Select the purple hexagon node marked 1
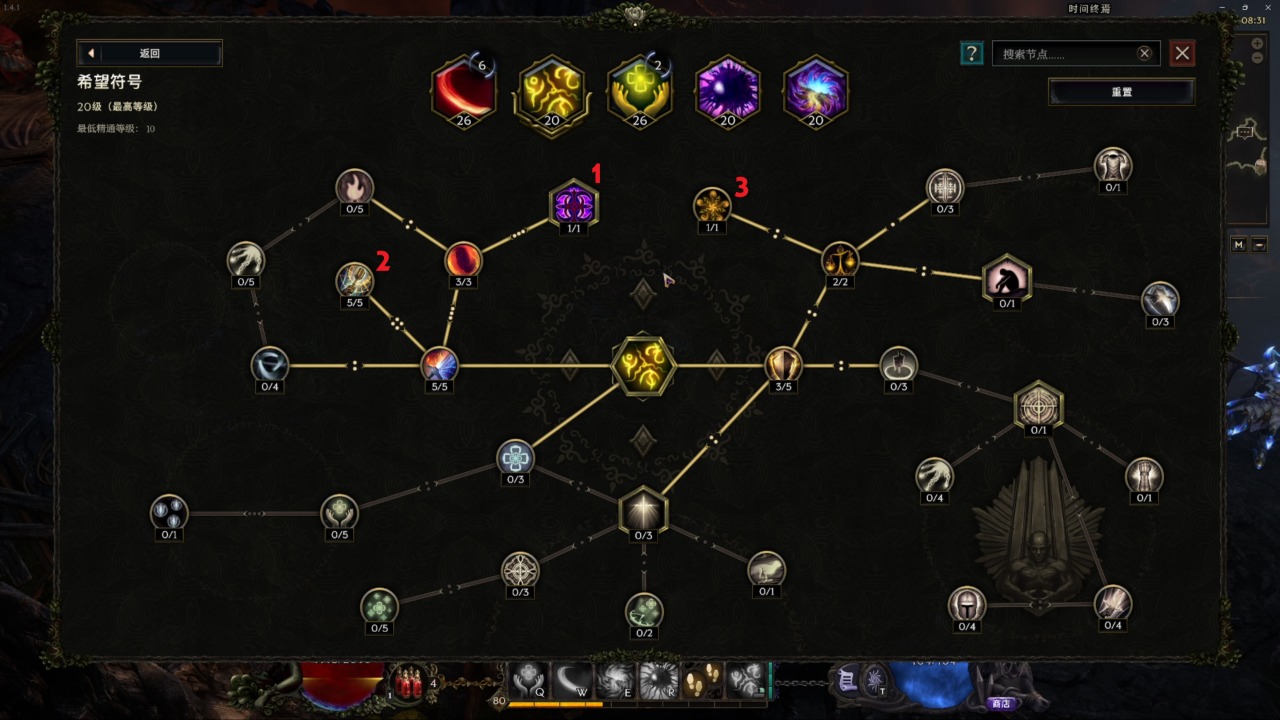Screen dimensions: 1280x720 pos(574,205)
